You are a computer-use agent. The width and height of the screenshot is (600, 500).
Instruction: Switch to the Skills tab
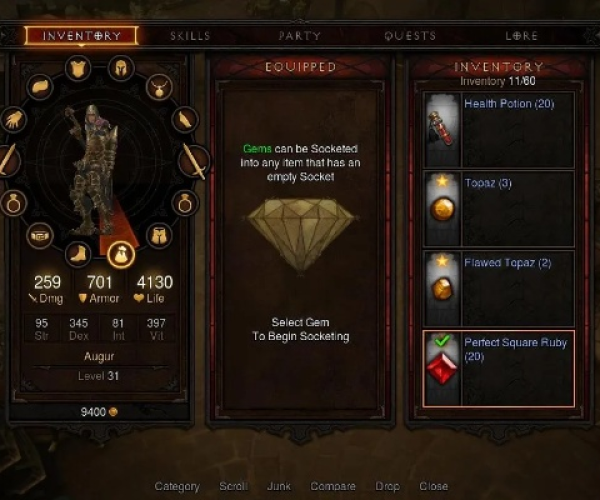point(190,36)
